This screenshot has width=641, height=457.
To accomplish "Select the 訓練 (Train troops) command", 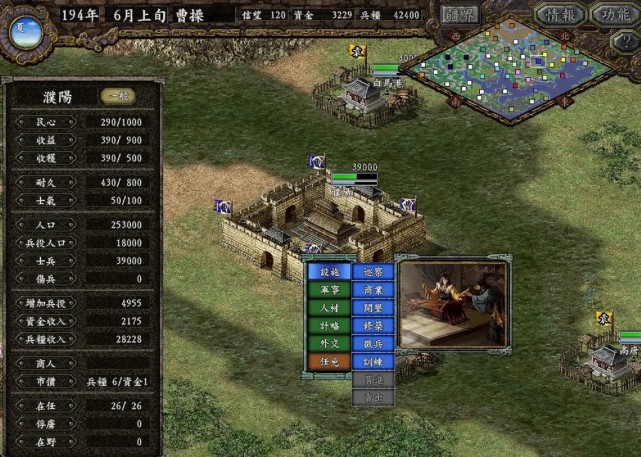I will point(373,362).
